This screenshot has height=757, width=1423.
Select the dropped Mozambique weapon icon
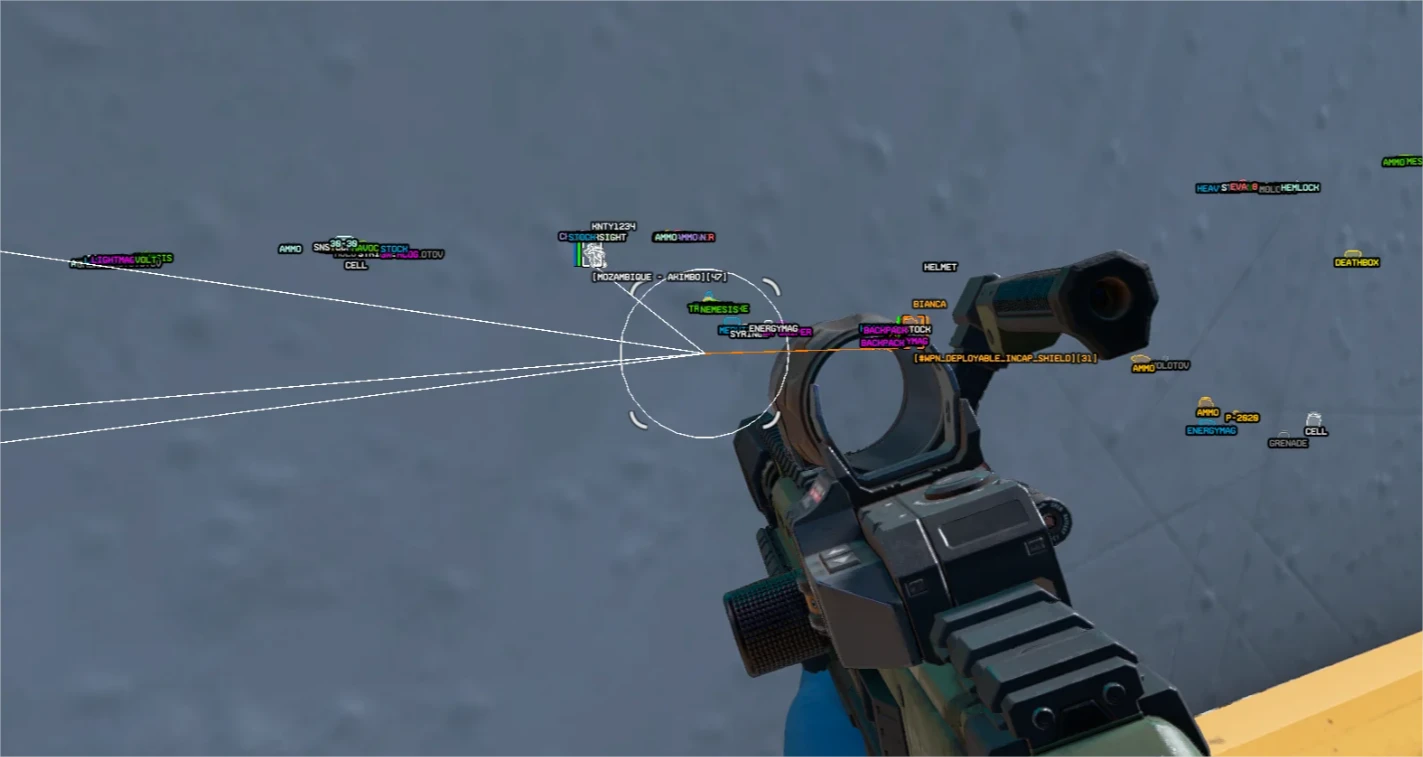pos(594,255)
